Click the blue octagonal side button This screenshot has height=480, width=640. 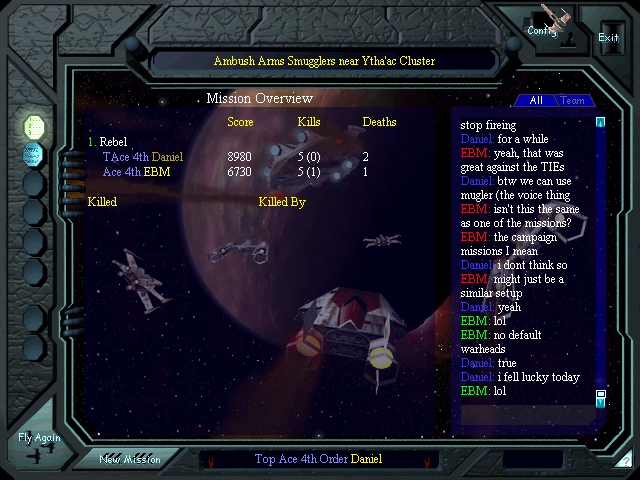[x=34, y=155]
